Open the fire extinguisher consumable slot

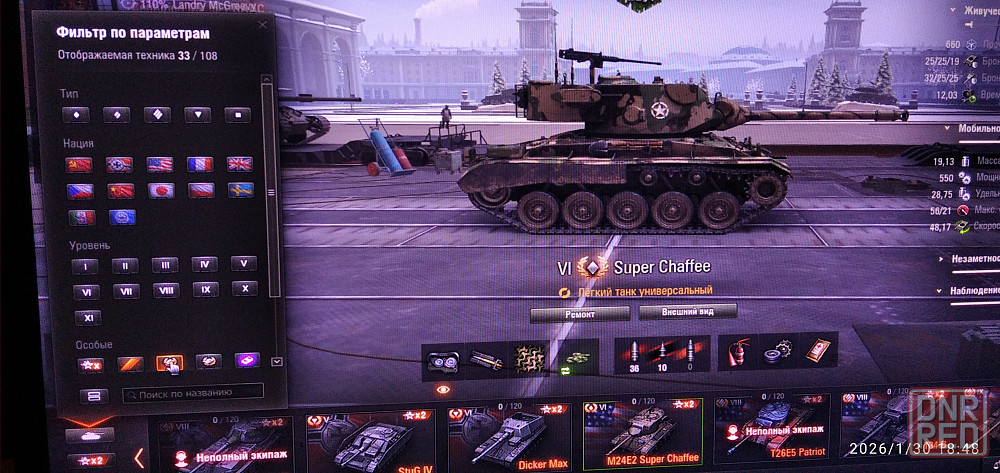(x=738, y=352)
